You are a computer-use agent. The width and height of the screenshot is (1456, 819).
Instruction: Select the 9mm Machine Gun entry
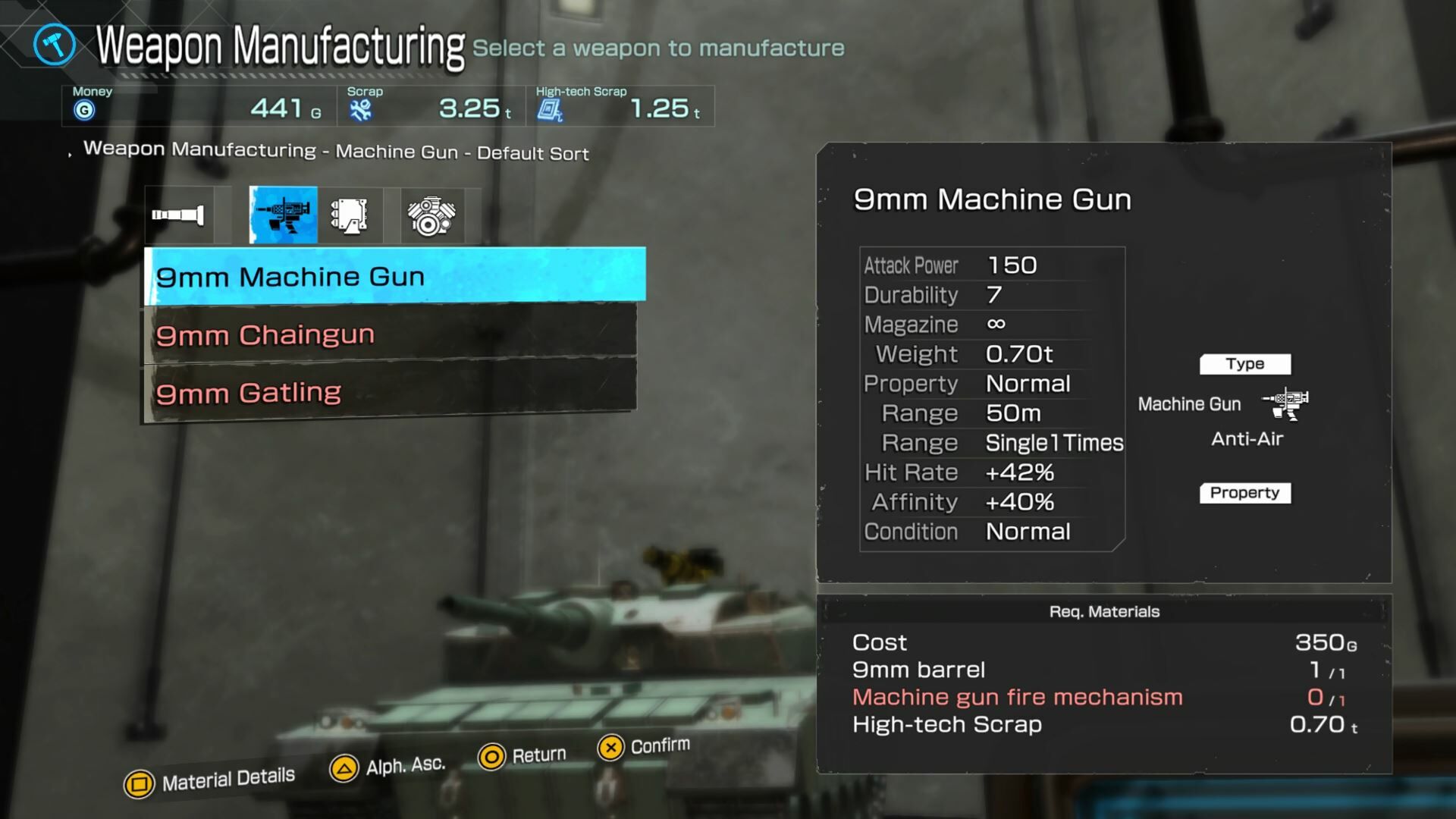point(394,276)
